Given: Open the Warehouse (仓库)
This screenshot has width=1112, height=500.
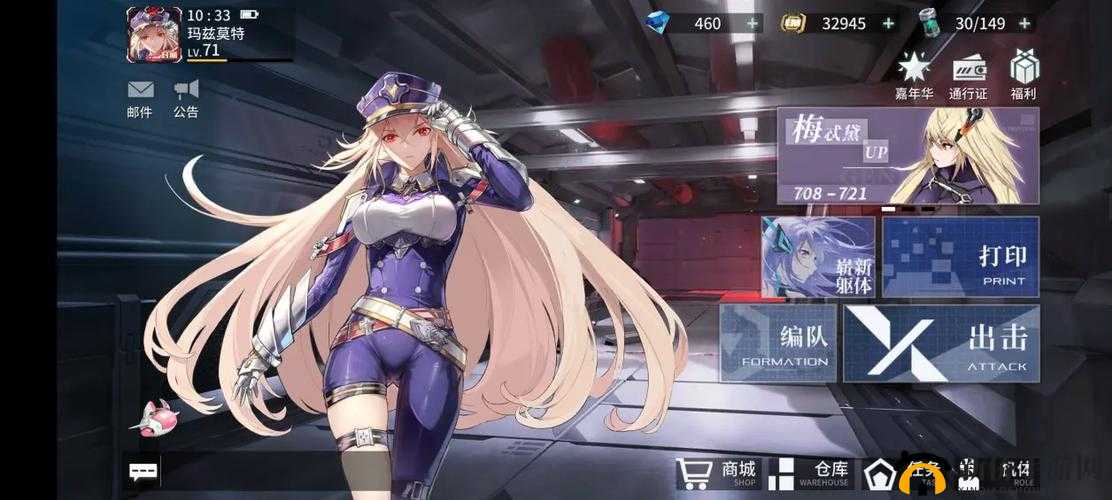Looking at the screenshot, I should pyautogui.click(x=811, y=473).
